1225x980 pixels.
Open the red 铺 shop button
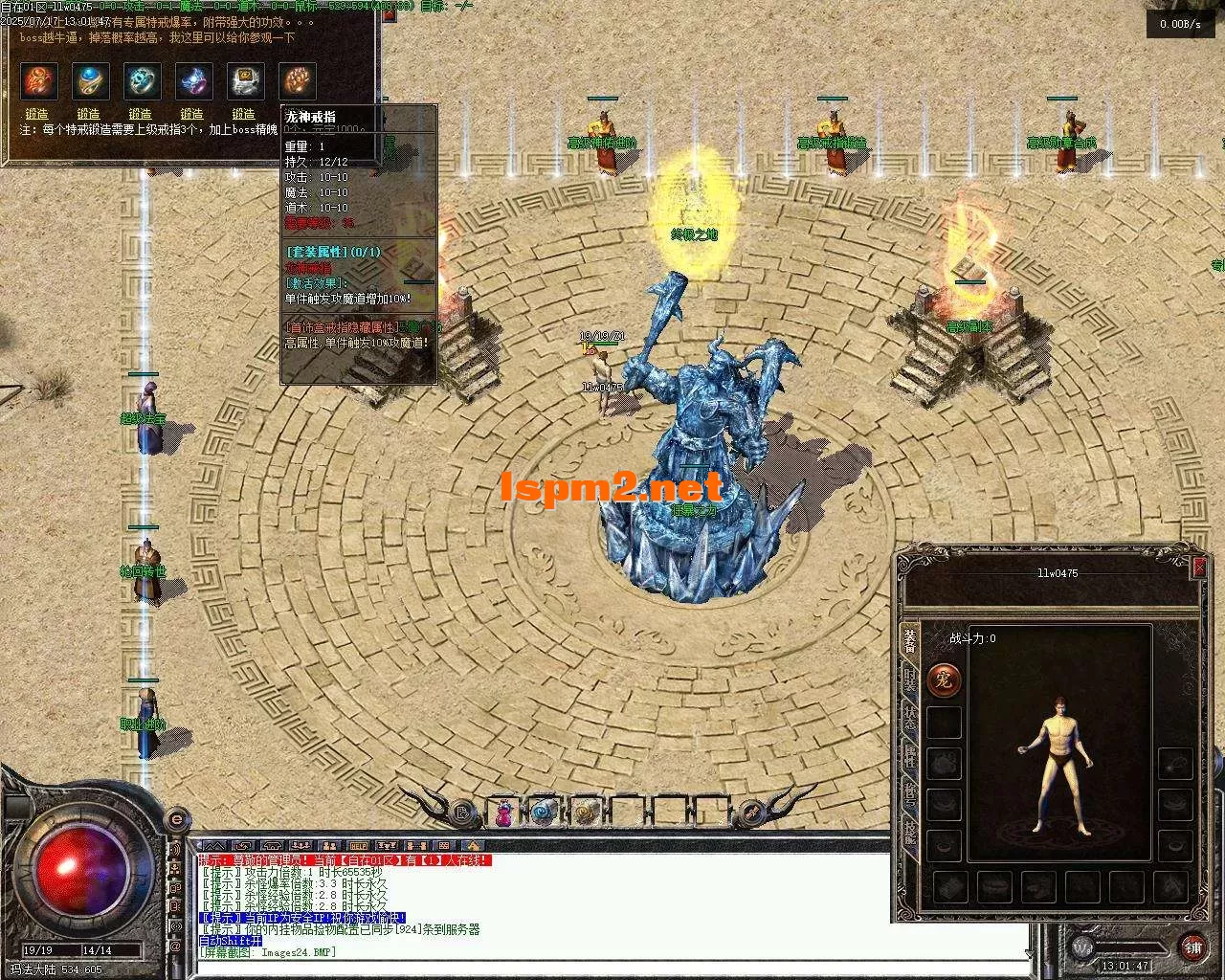1192,947
